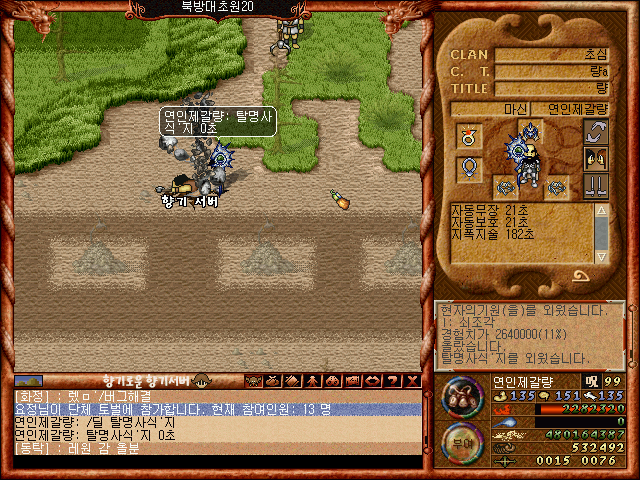Click the round 부여 button
Image resolution: width=640 pixels, height=480 pixels.
(x=462, y=442)
